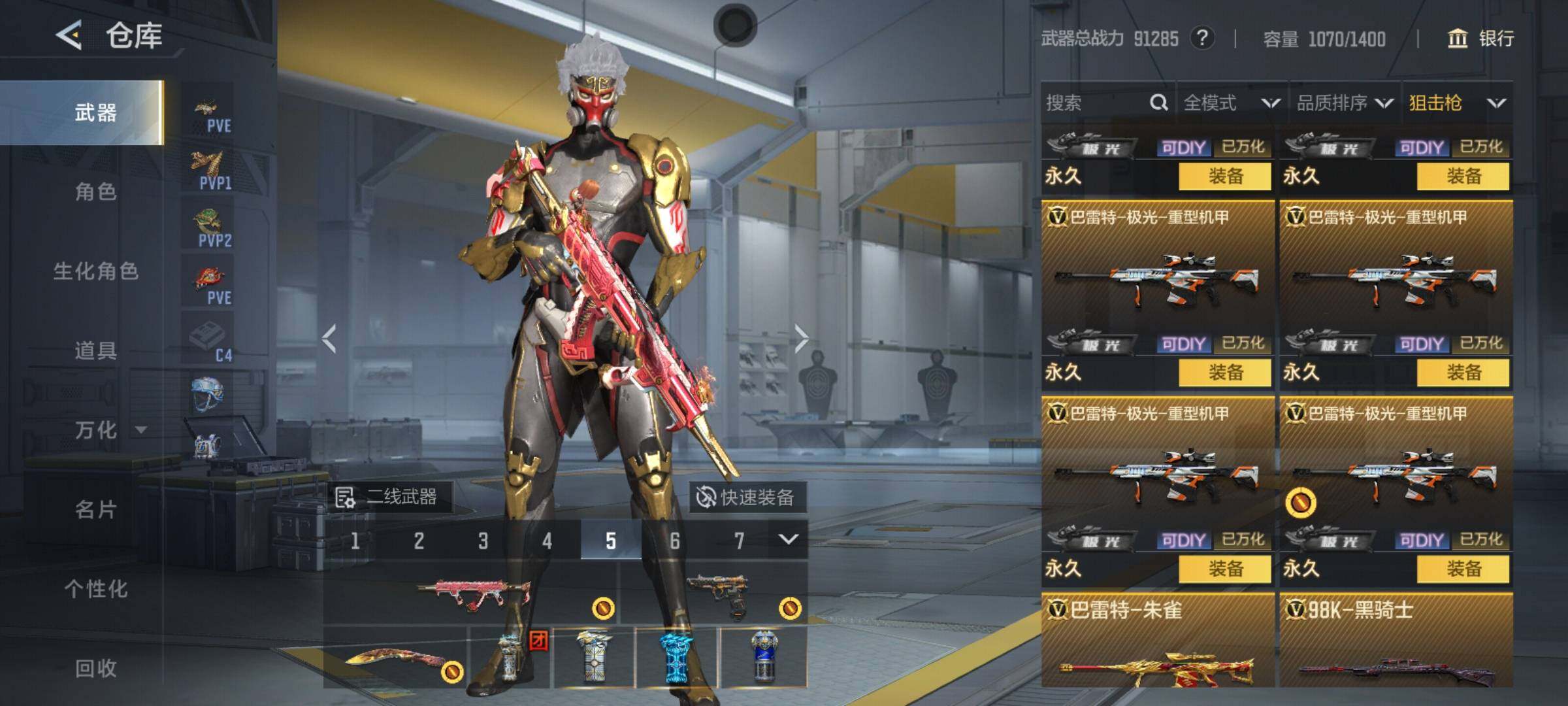Activate 快速装备 quick equip
This screenshot has height=706, width=1568.
click(x=747, y=497)
